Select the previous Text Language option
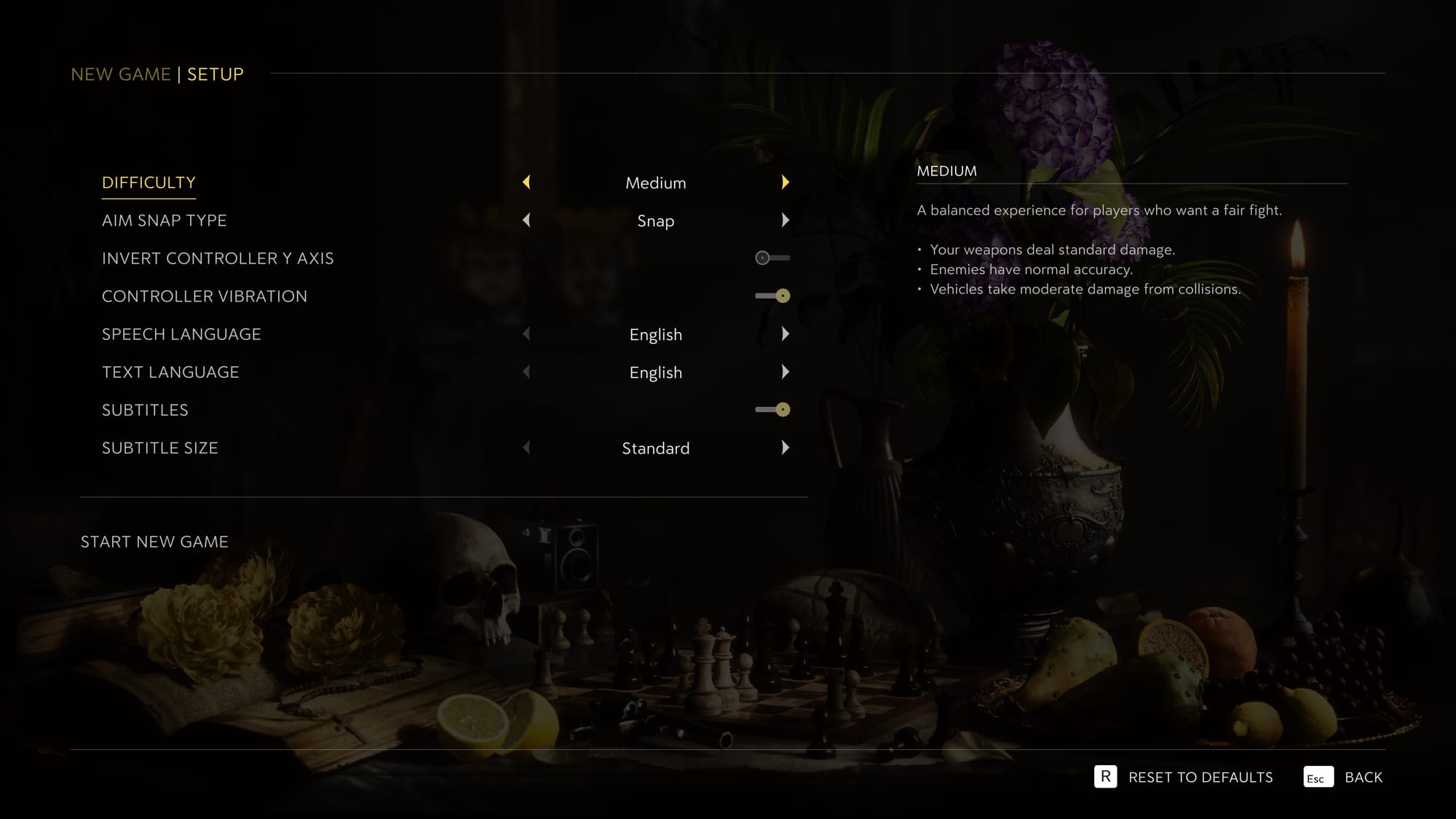Screen dimensions: 1456x819 pyautogui.click(x=526, y=372)
